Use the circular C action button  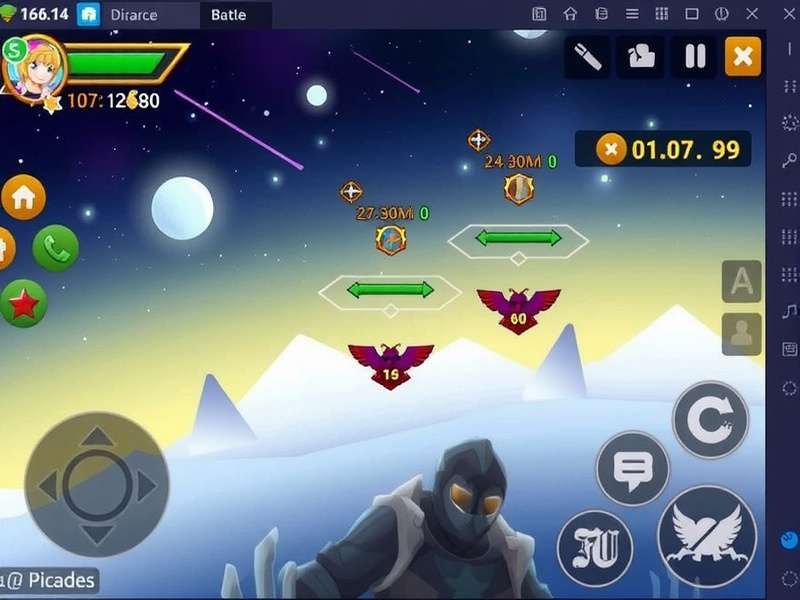point(710,419)
